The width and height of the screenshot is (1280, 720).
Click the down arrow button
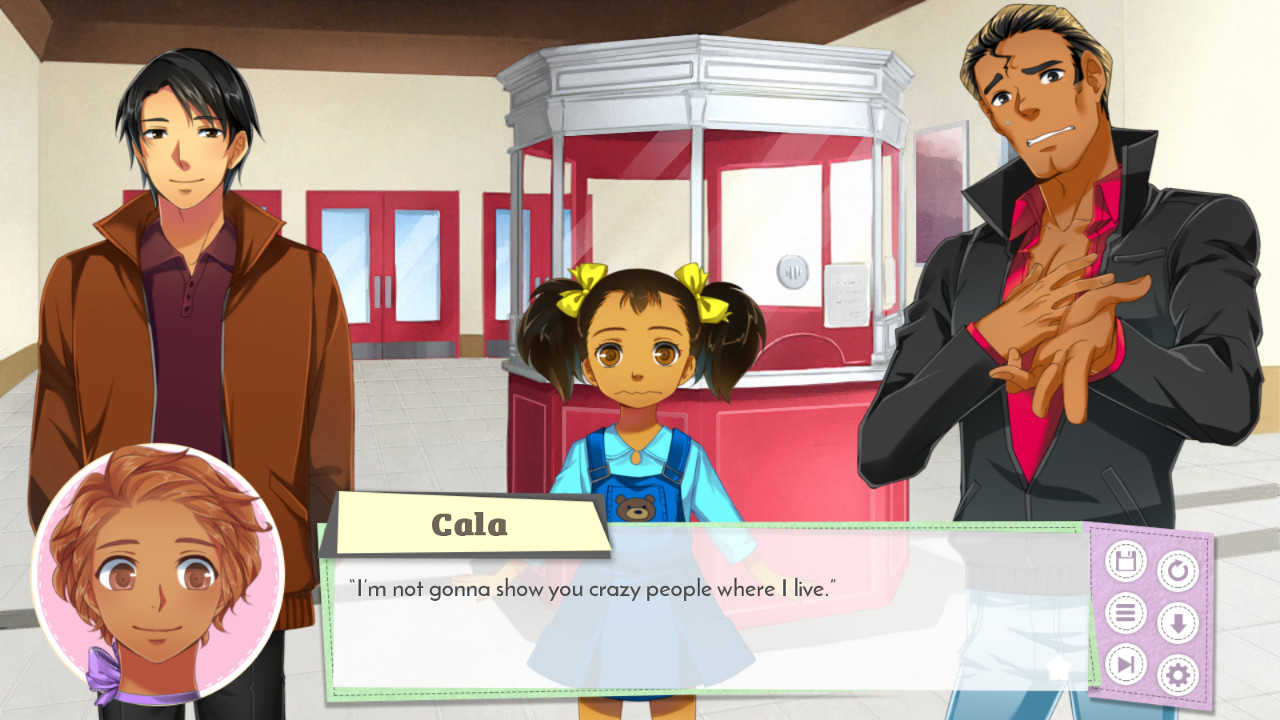[1177, 623]
